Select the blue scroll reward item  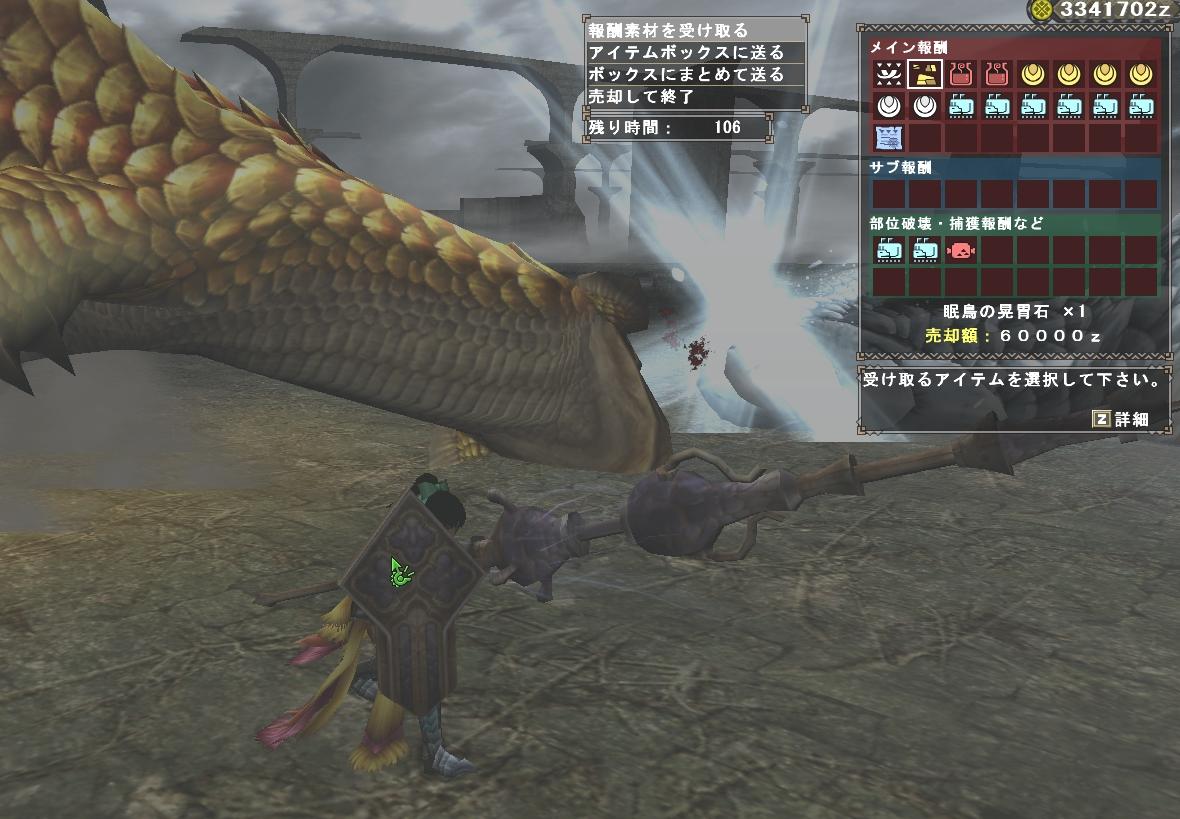(x=888, y=137)
